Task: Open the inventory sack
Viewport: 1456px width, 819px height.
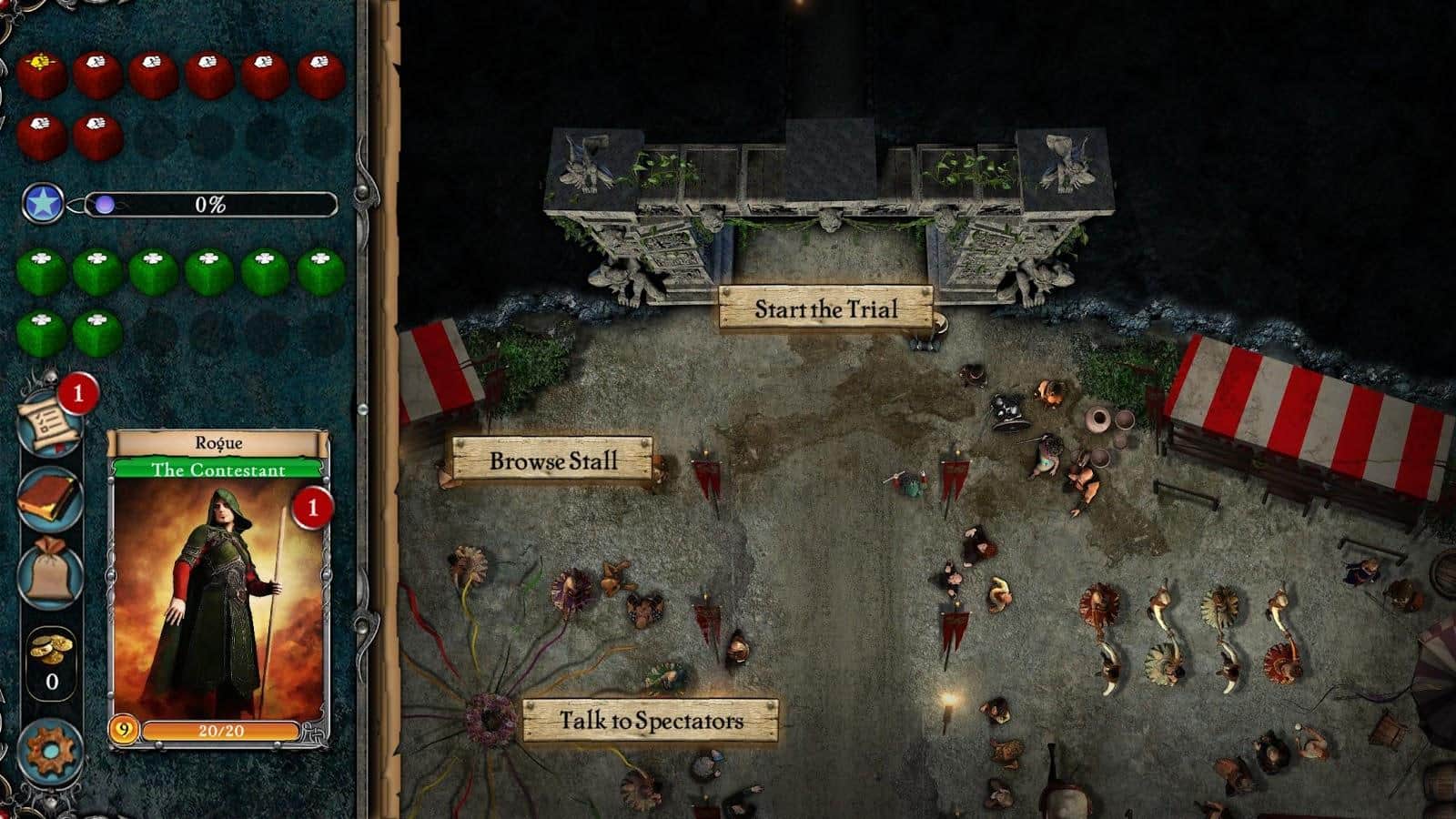Action: [x=50, y=573]
